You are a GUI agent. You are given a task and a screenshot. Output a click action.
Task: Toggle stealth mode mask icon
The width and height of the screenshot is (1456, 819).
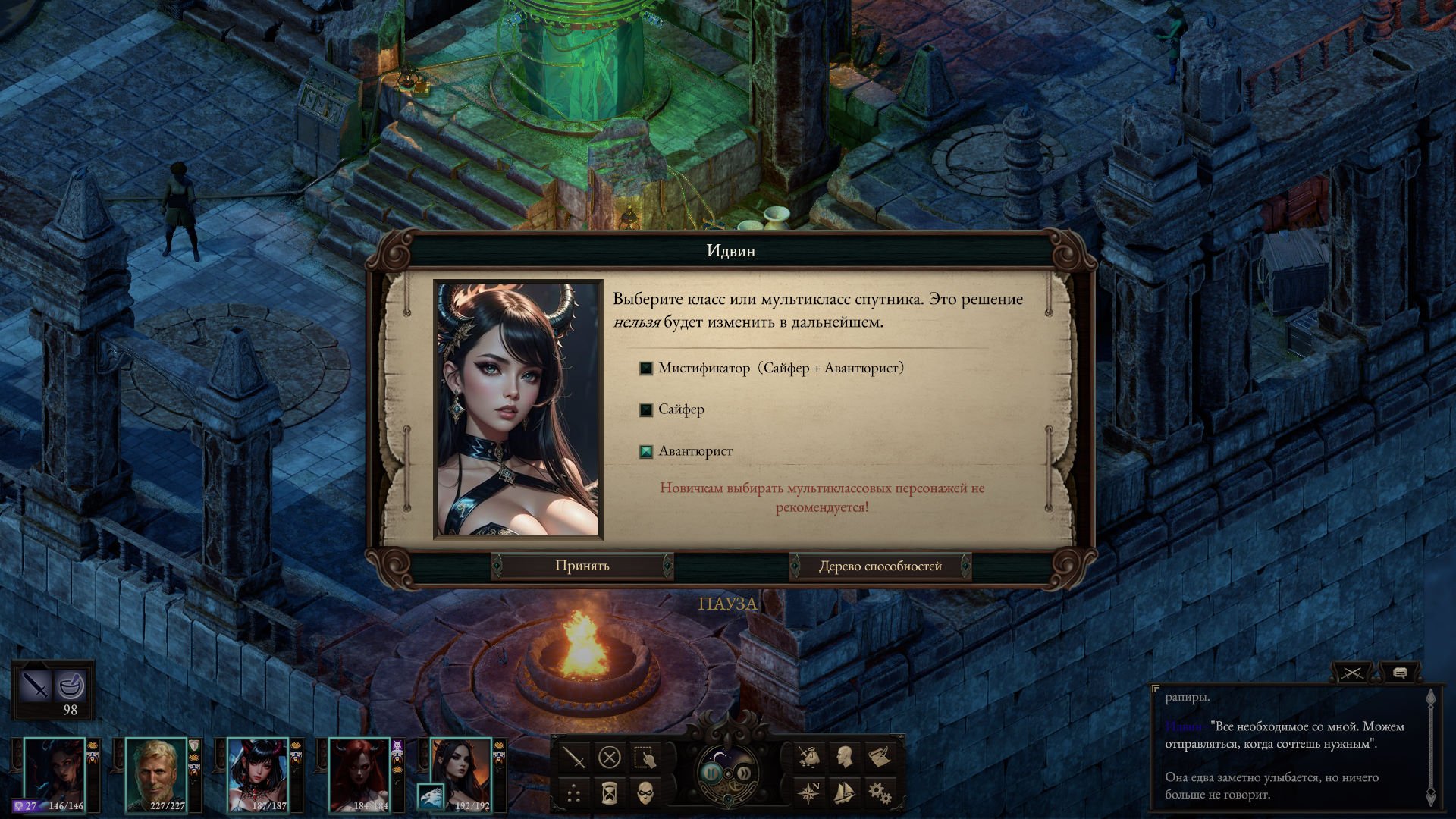tap(645, 793)
